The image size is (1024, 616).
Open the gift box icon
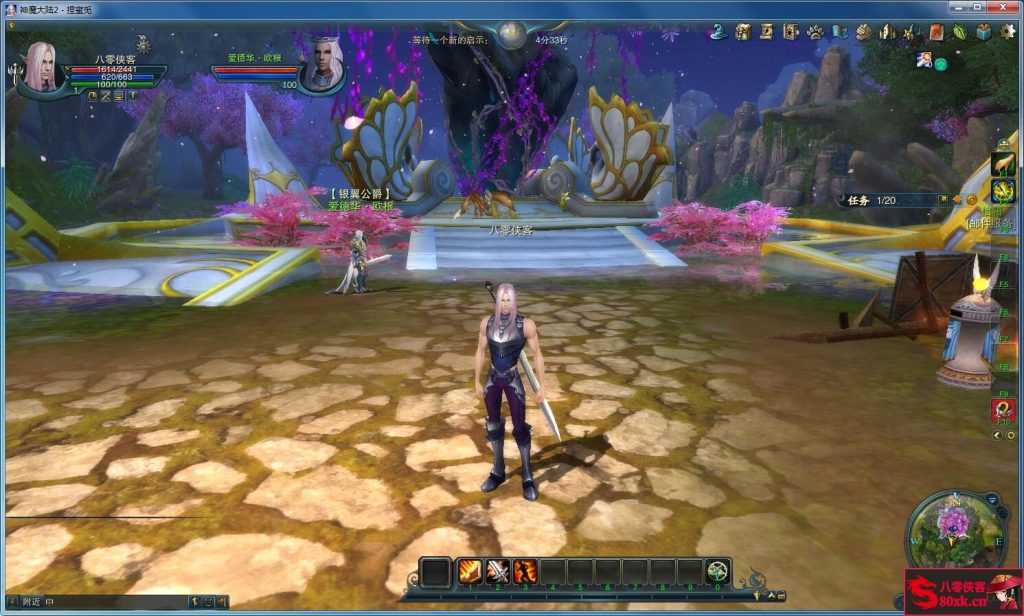984,32
